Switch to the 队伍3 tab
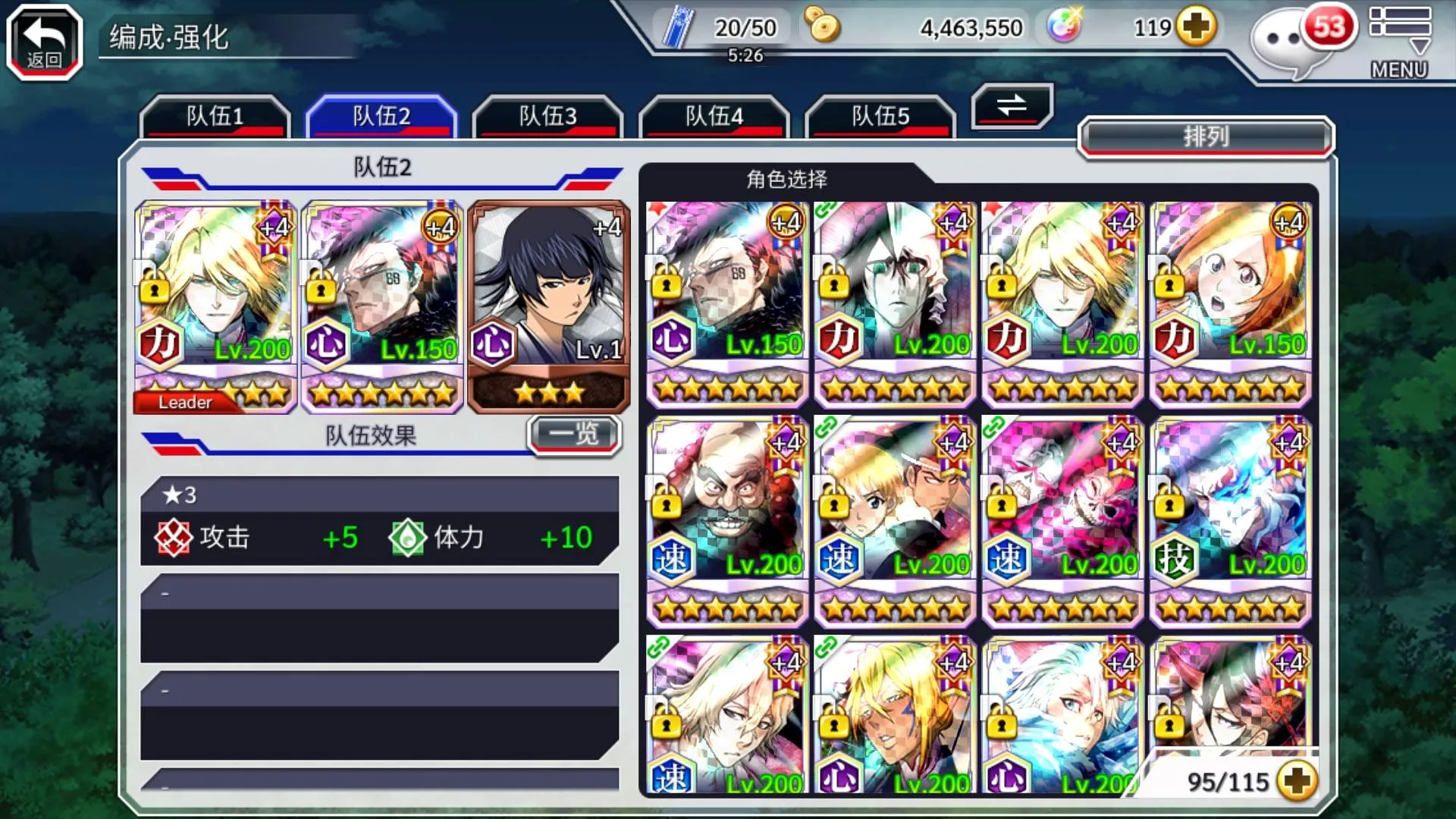 pyautogui.click(x=548, y=117)
